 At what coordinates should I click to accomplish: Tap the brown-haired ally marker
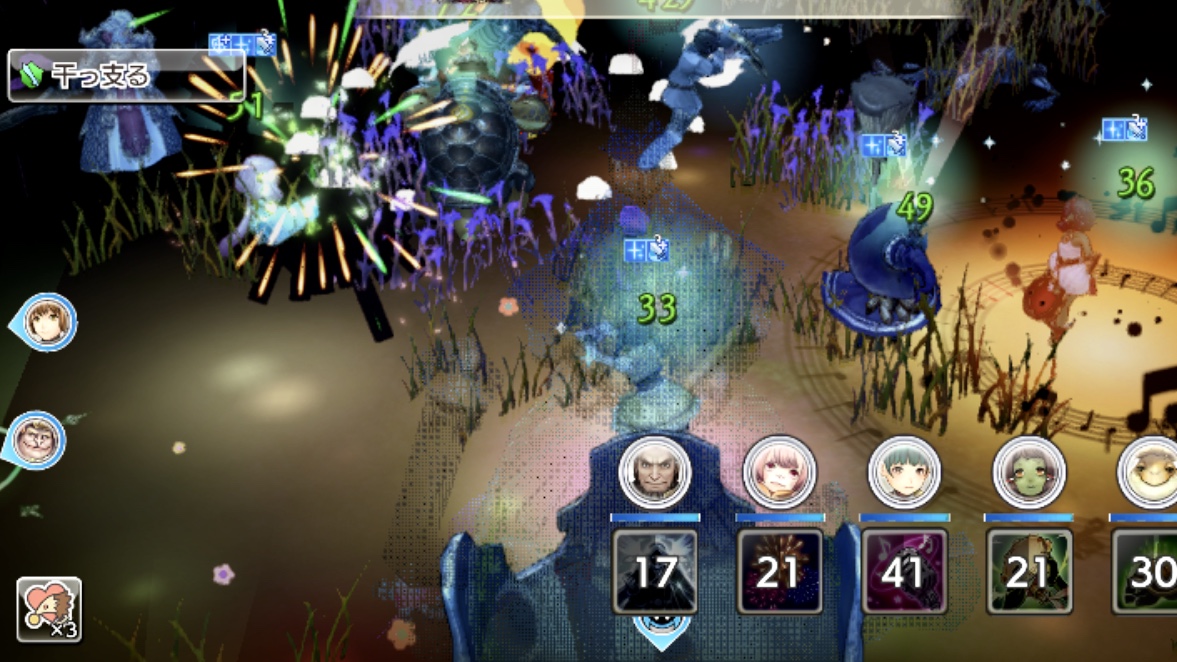coord(46,322)
